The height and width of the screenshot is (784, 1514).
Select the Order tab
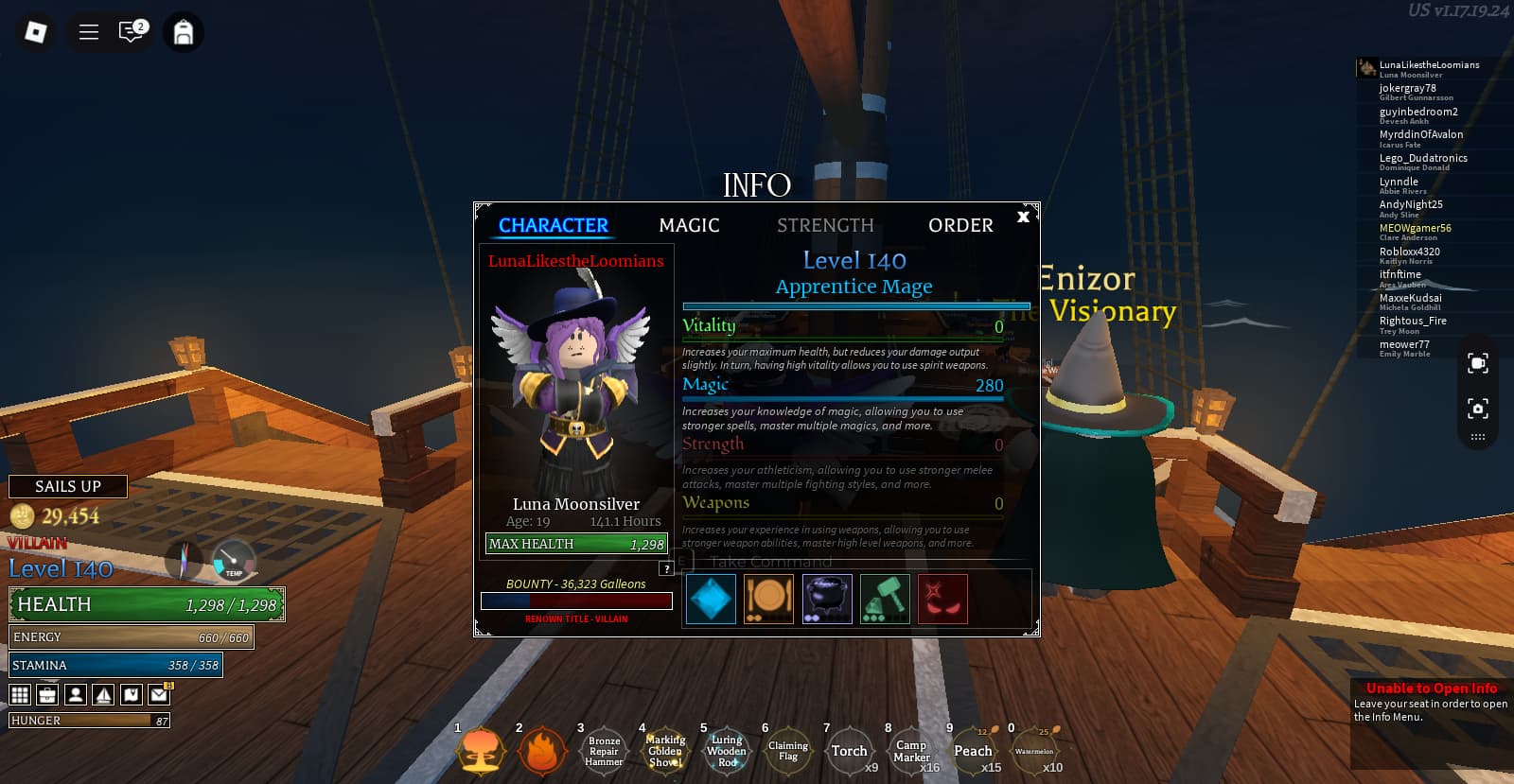pyautogui.click(x=960, y=225)
